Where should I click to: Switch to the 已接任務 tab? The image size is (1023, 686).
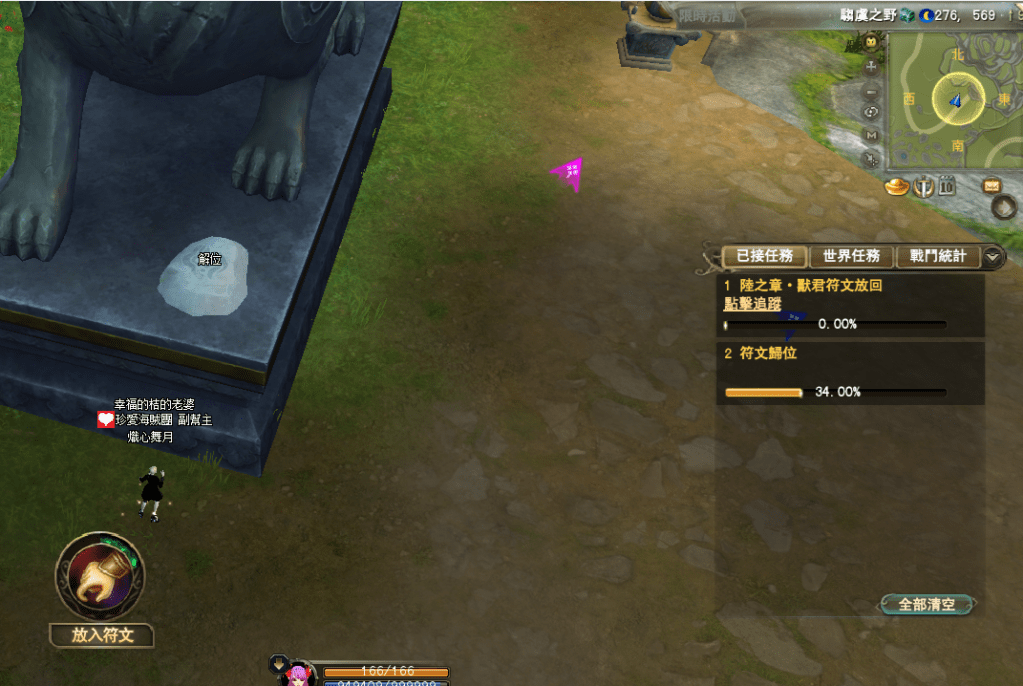764,256
